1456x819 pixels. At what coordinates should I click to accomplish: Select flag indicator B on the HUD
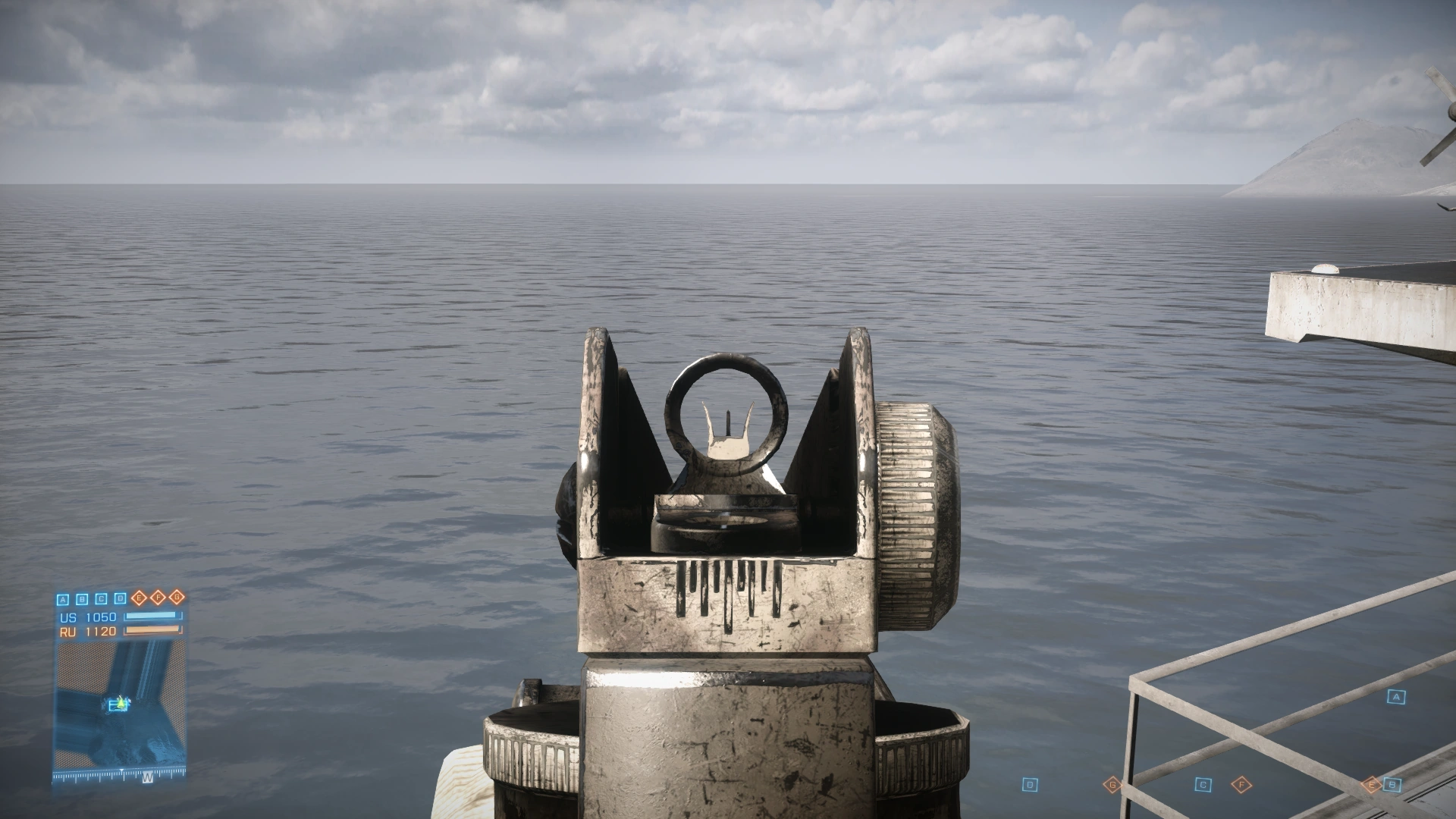point(81,599)
